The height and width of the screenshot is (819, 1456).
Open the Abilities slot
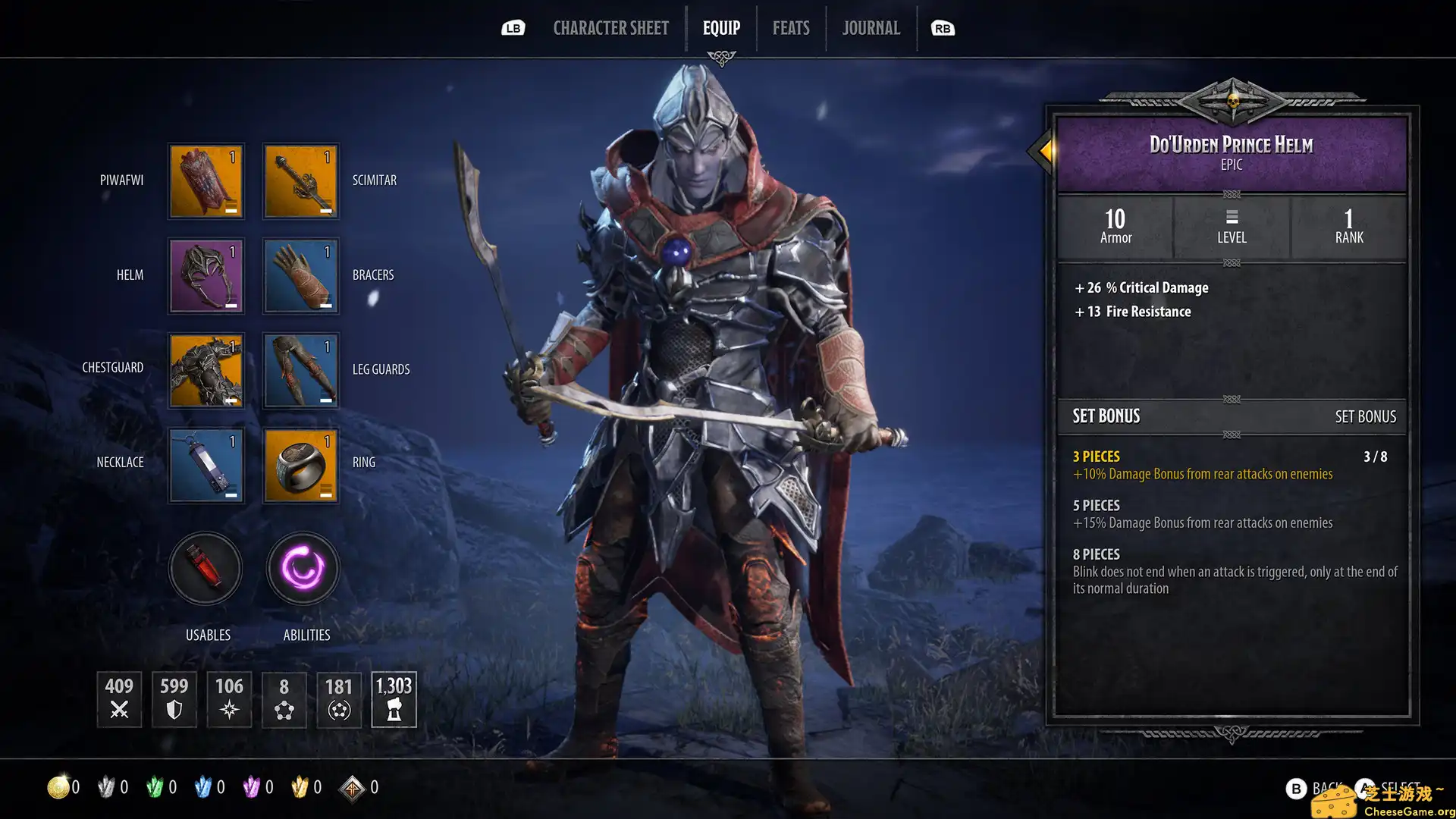(302, 569)
